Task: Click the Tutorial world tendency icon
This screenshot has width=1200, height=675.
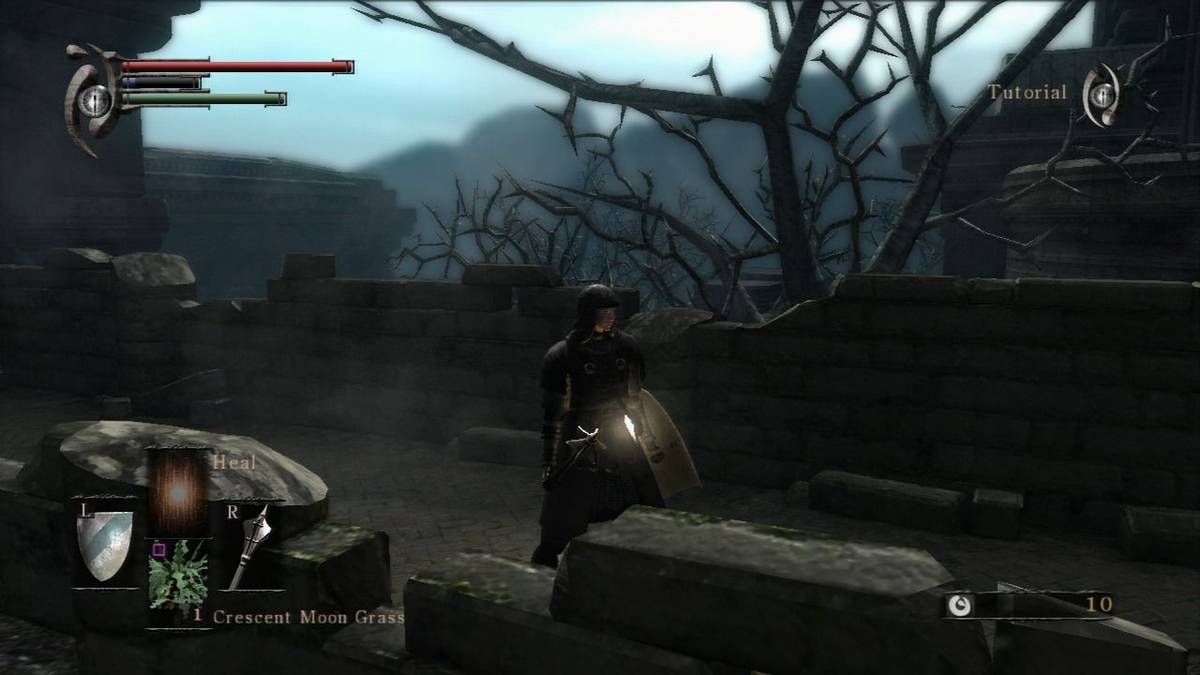Action: [1102, 94]
